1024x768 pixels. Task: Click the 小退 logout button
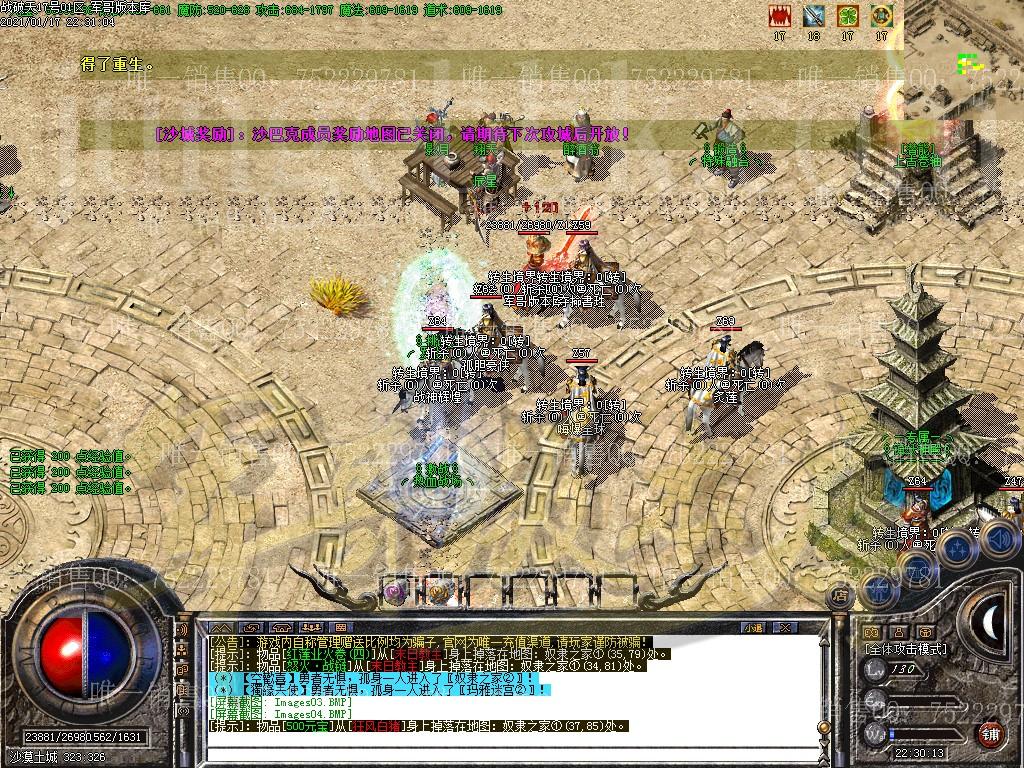753,627
